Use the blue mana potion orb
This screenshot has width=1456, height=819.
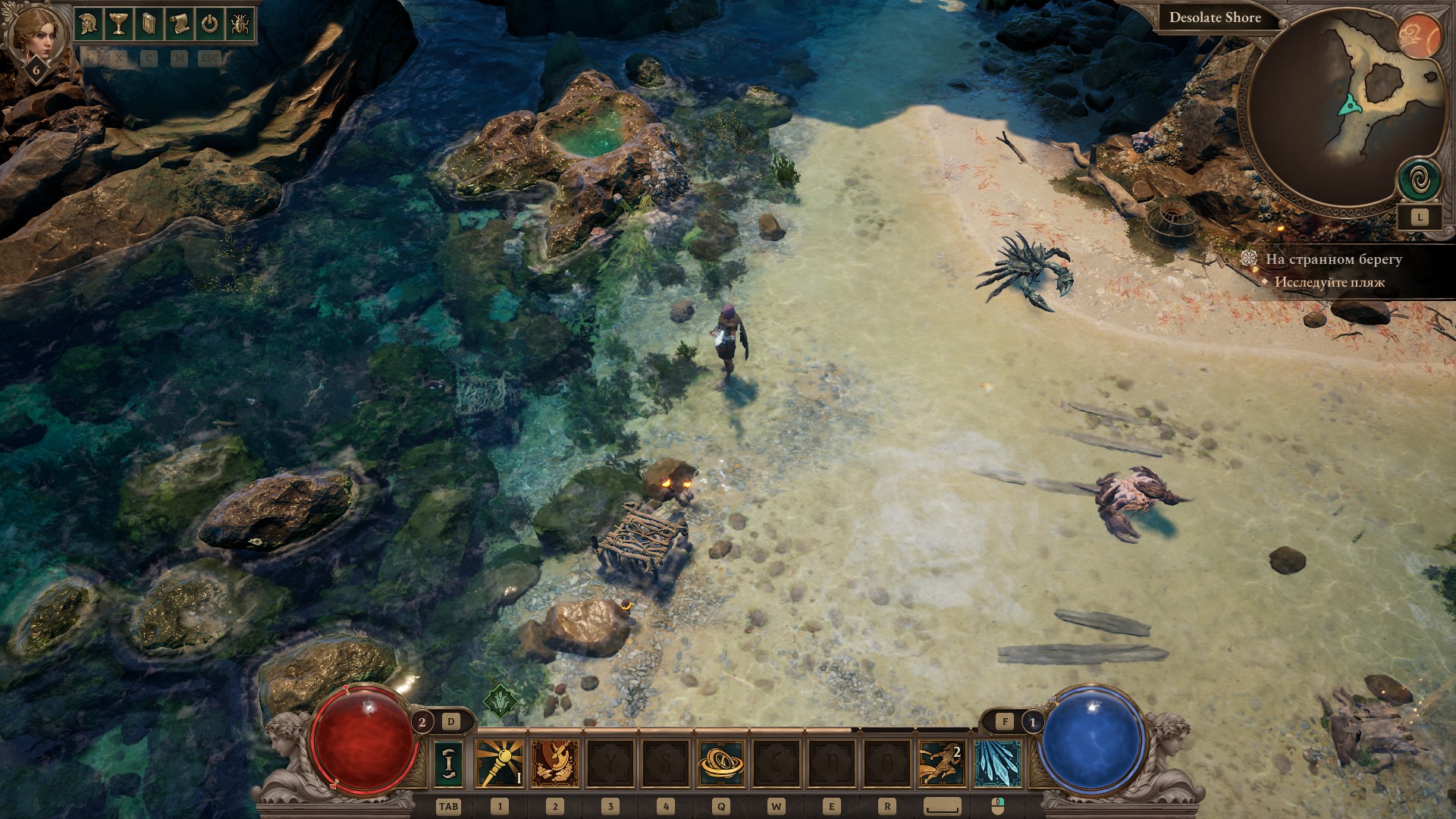[1093, 739]
